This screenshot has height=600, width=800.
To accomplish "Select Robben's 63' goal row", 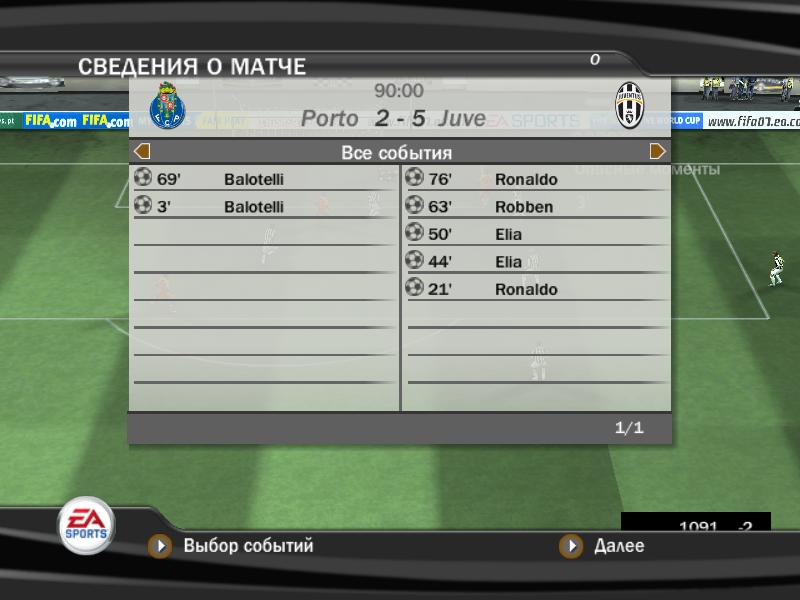I will point(536,207).
